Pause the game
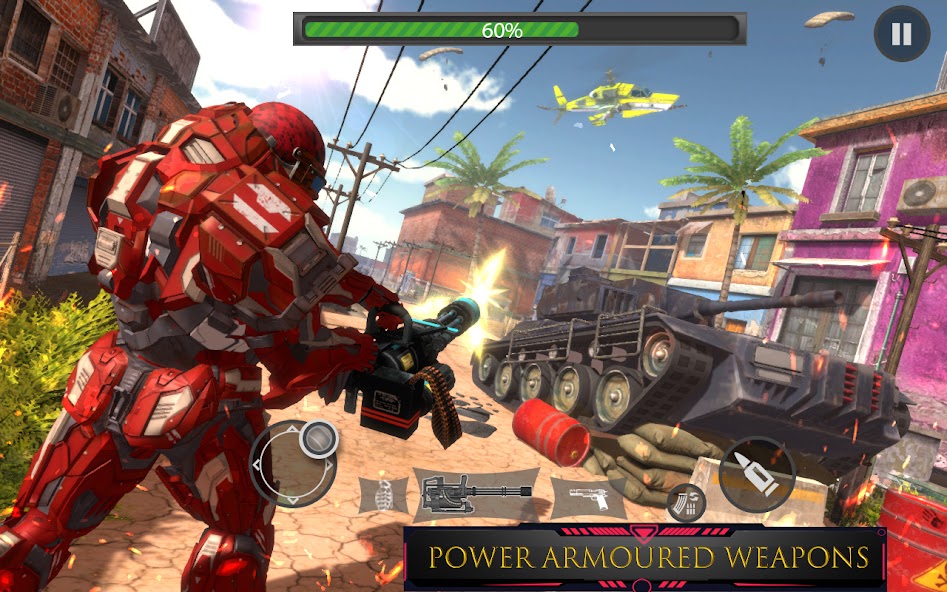This screenshot has width=947, height=592. (x=901, y=34)
